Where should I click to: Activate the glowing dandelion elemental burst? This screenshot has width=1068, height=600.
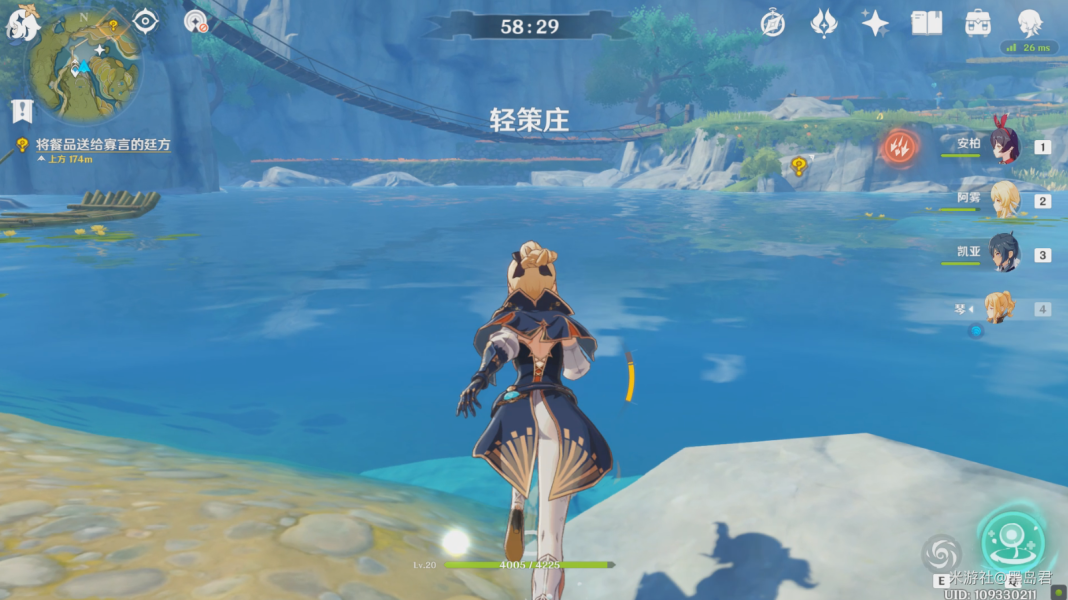click(x=1011, y=541)
